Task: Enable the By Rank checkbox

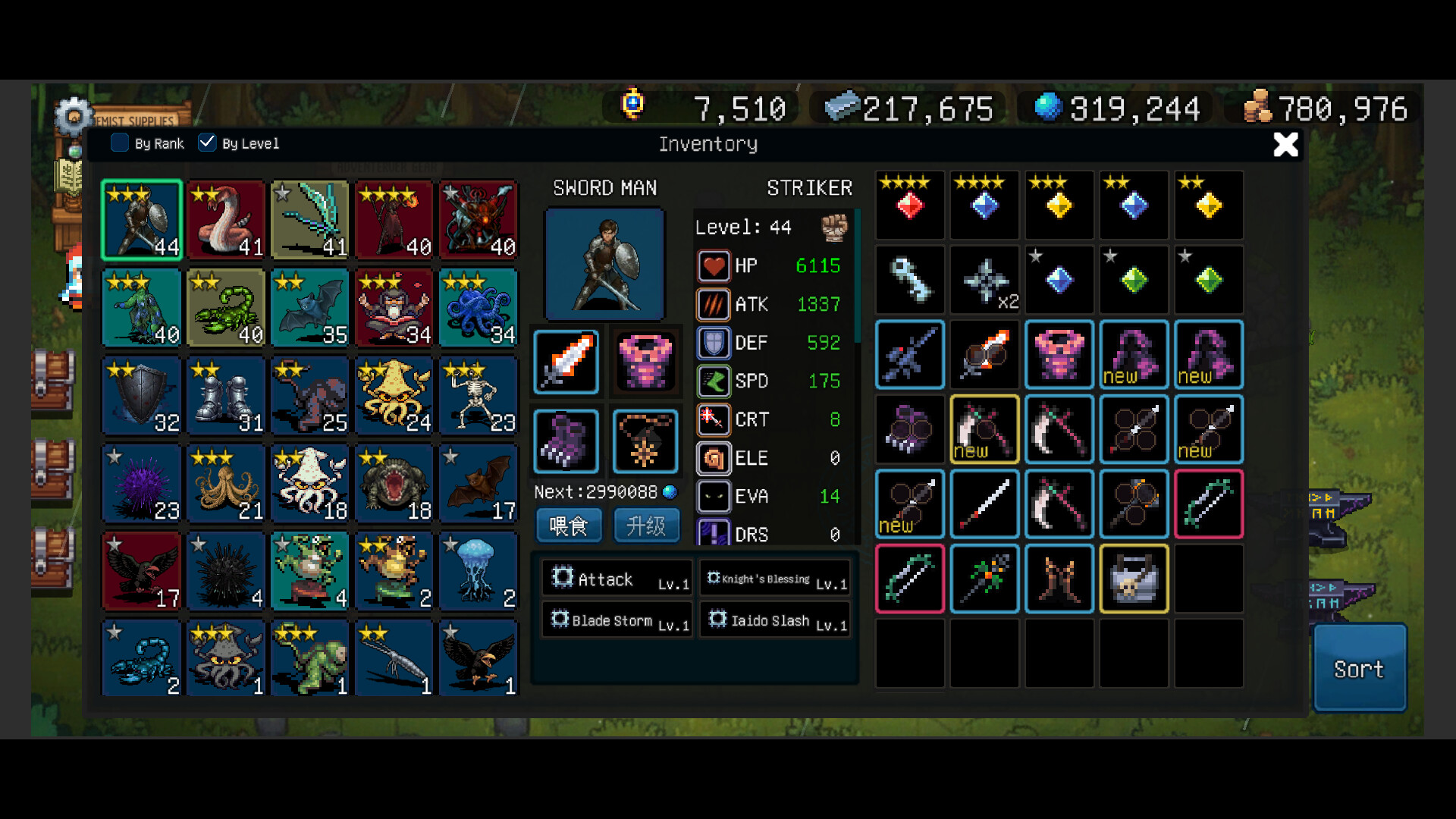Action: [120, 143]
